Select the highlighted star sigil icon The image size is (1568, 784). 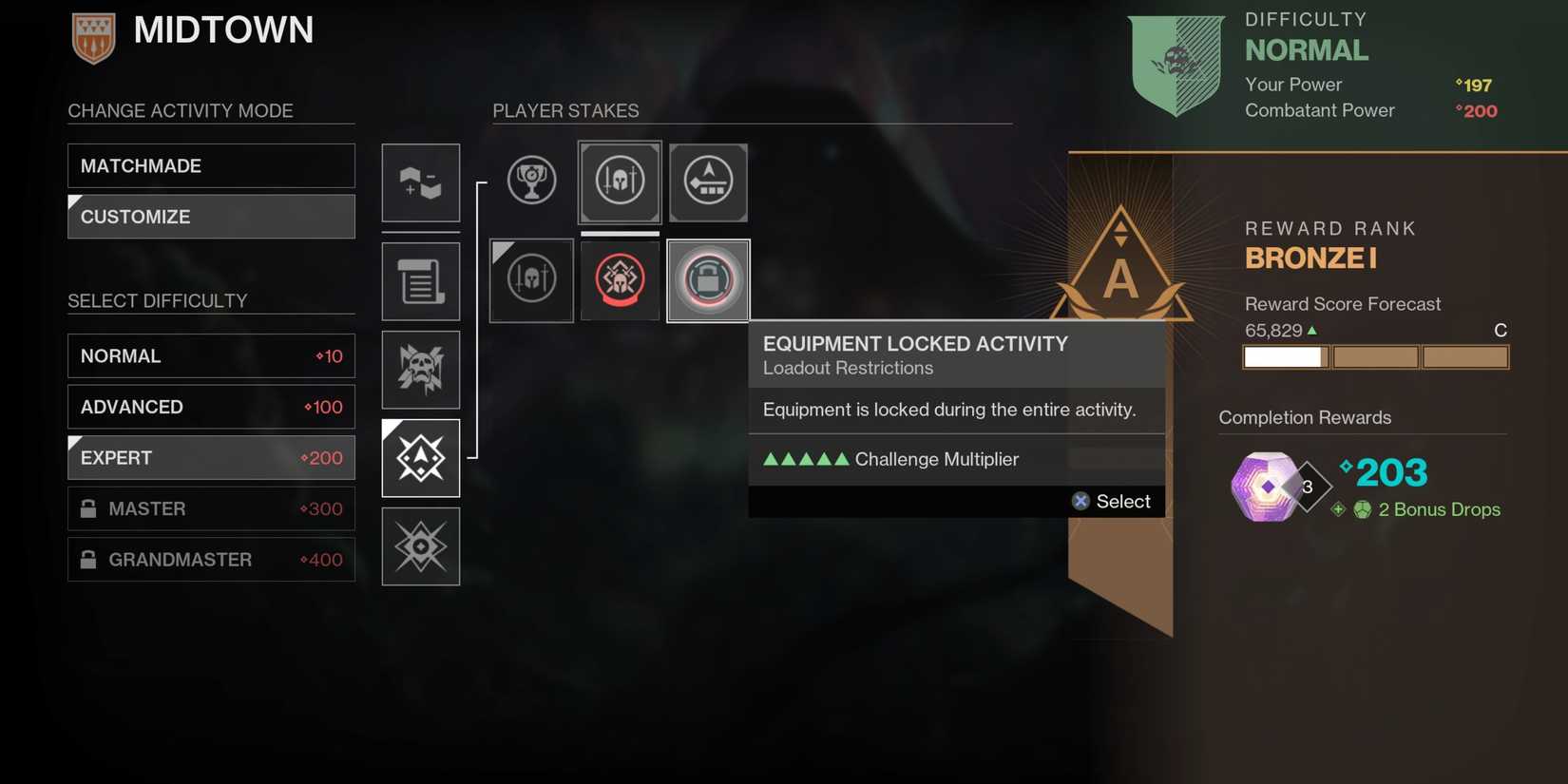pyautogui.click(x=420, y=457)
